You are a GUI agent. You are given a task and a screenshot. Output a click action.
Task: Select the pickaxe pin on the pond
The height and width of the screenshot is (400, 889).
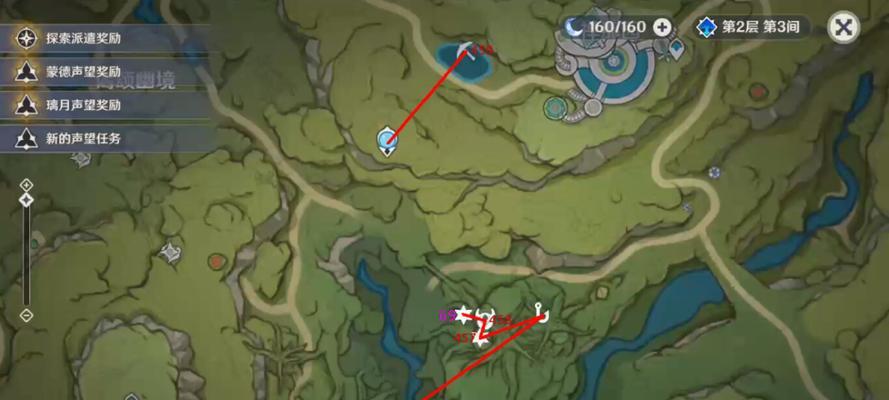465,50
